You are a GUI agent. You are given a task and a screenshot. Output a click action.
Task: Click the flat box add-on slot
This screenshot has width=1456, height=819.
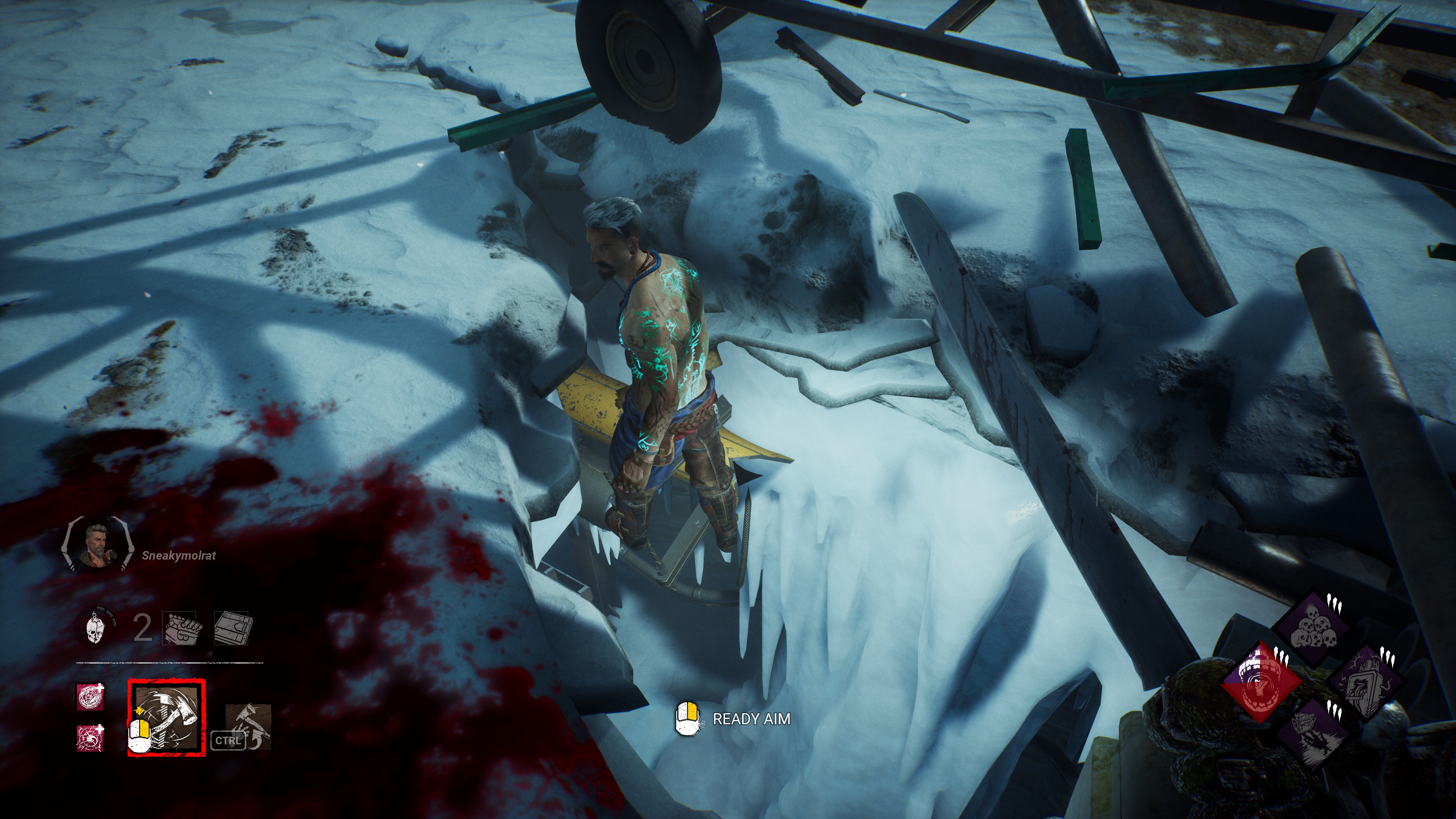232,628
